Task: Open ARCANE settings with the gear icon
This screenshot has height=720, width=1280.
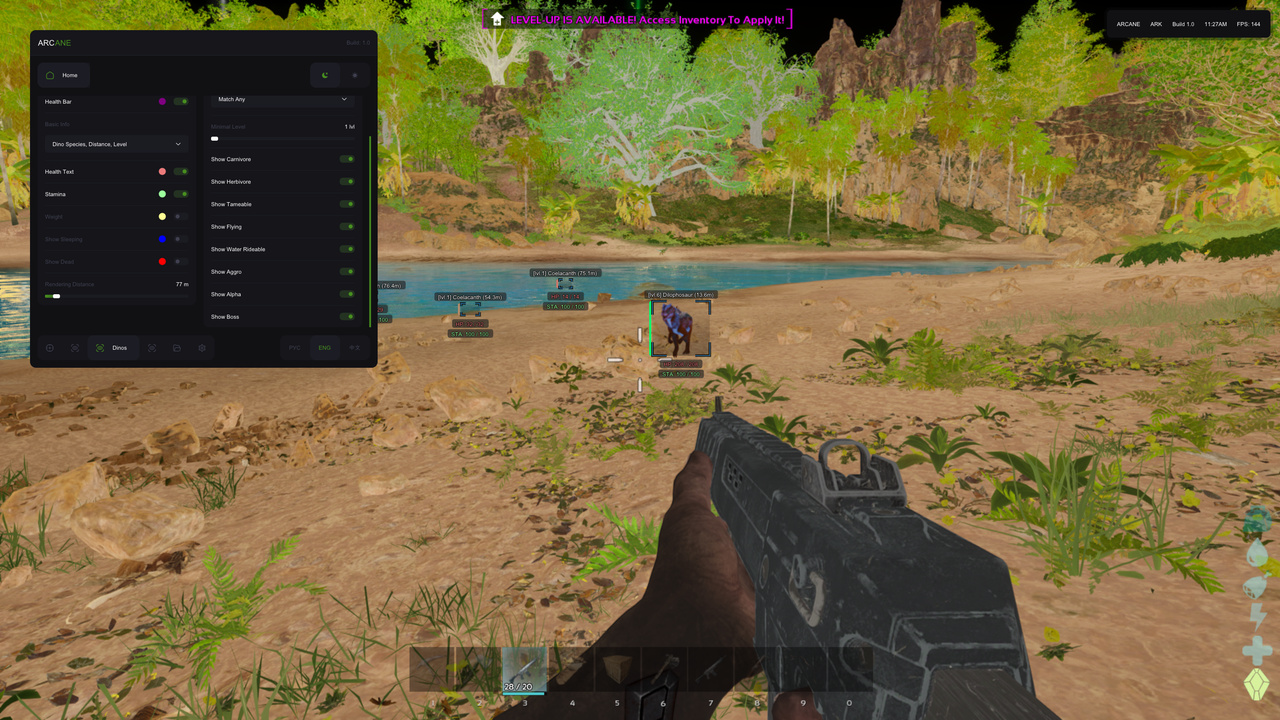Action: (x=203, y=347)
